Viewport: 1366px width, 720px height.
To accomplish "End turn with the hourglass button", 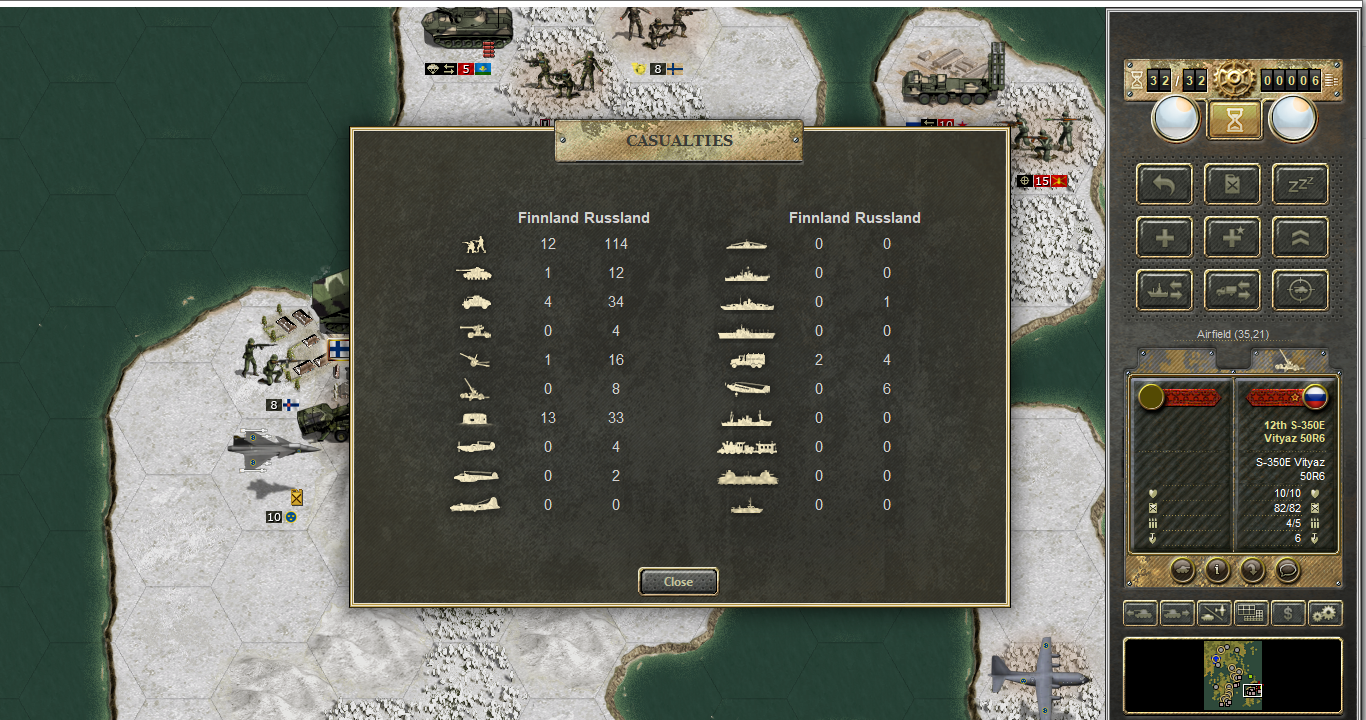I will [1232, 120].
